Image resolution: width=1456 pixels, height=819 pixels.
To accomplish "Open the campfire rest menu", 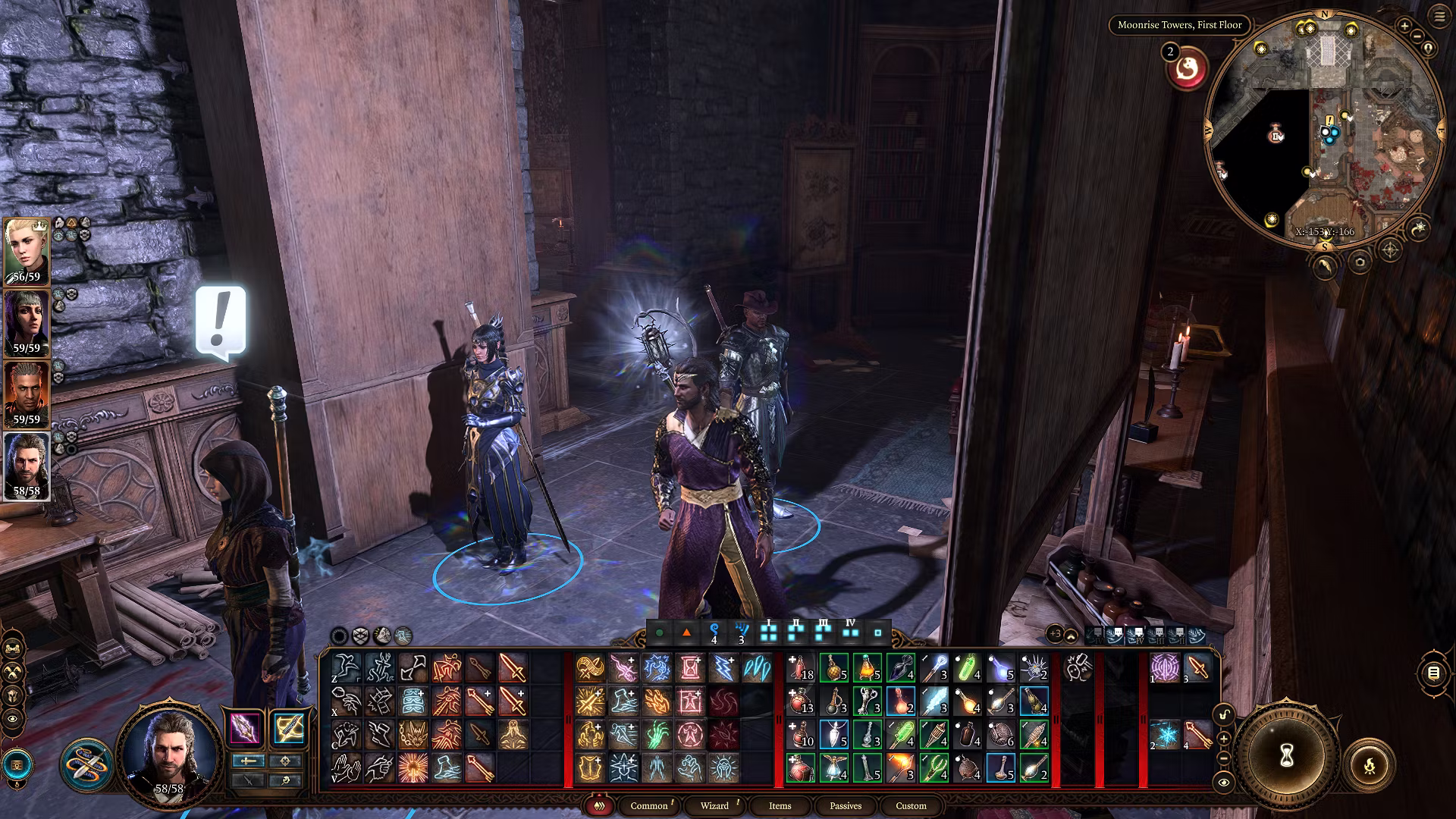I will [x=1370, y=766].
